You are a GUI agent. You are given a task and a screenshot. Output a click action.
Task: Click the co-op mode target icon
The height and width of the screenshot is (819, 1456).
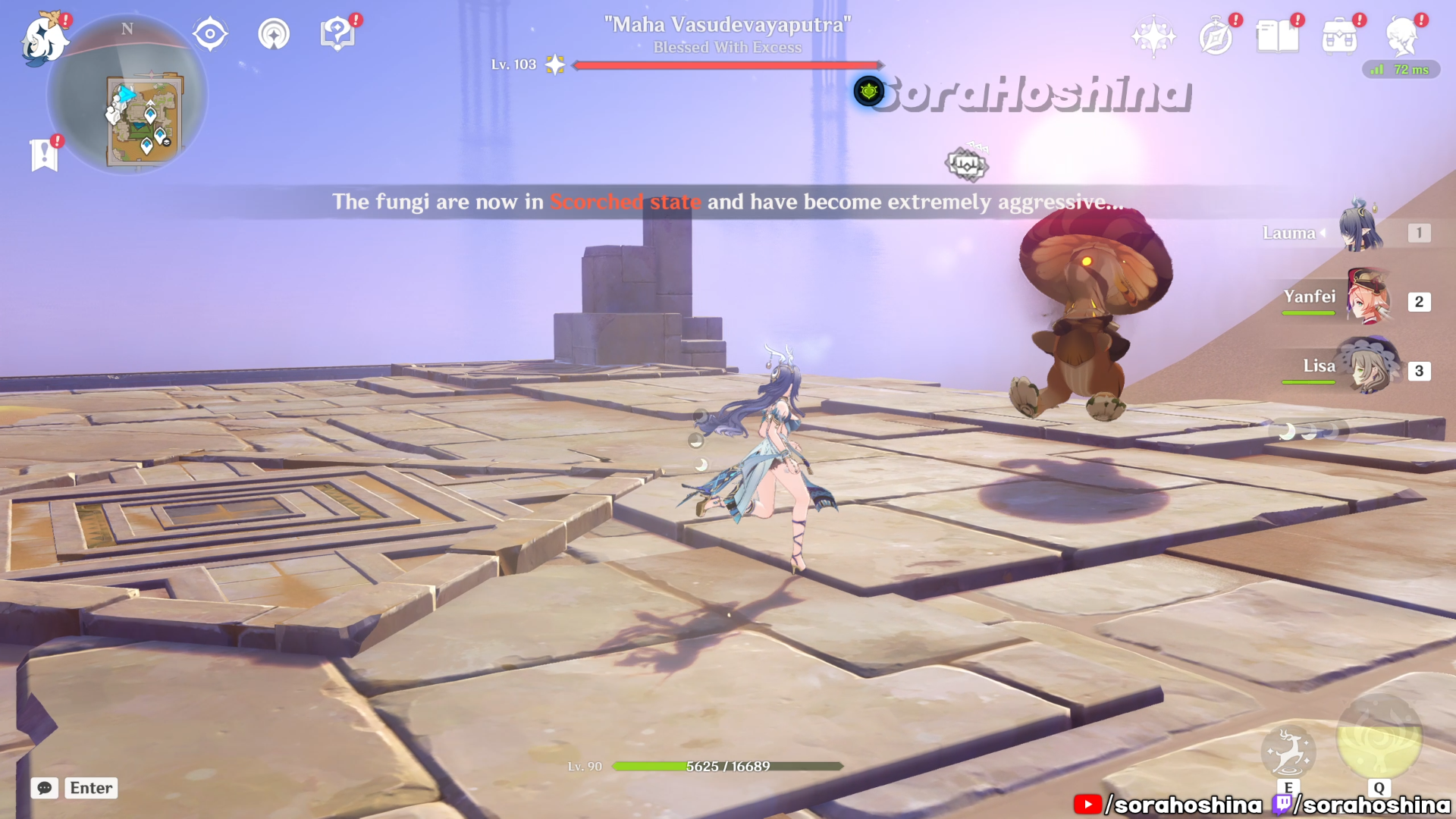click(x=210, y=34)
